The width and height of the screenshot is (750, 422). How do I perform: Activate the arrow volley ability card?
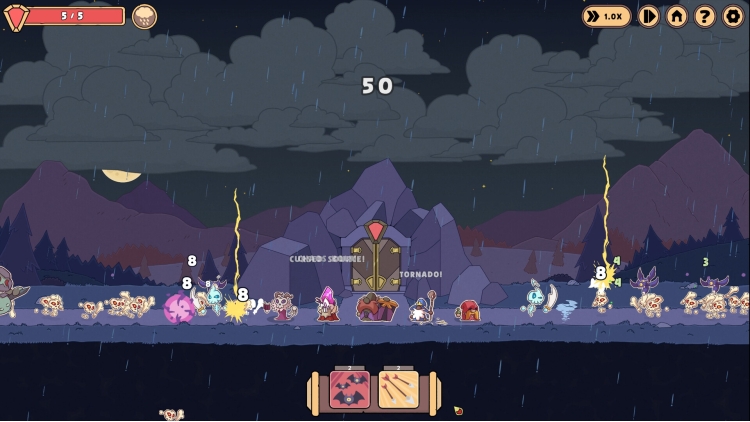[x=398, y=390]
